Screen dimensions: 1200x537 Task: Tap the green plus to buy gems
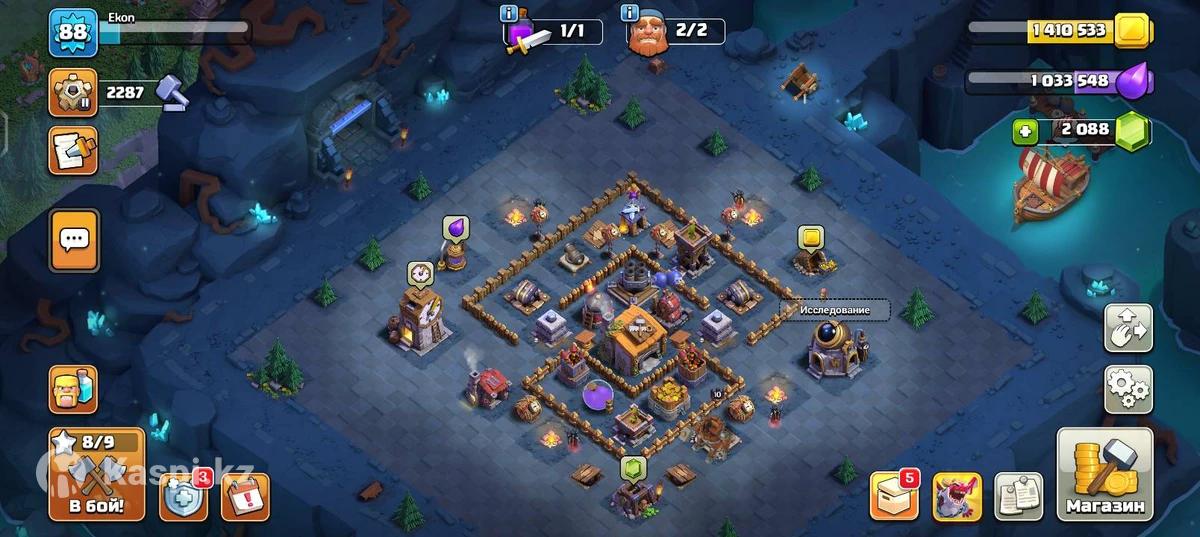click(1023, 131)
